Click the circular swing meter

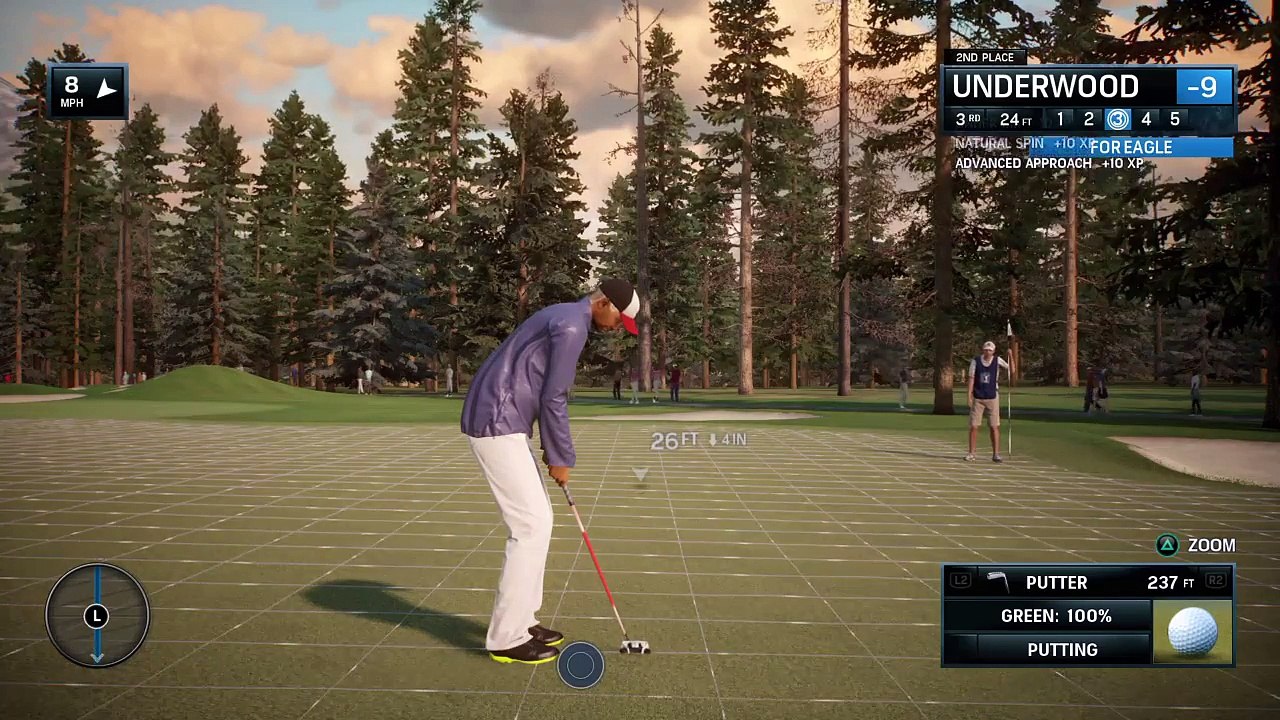click(97, 615)
